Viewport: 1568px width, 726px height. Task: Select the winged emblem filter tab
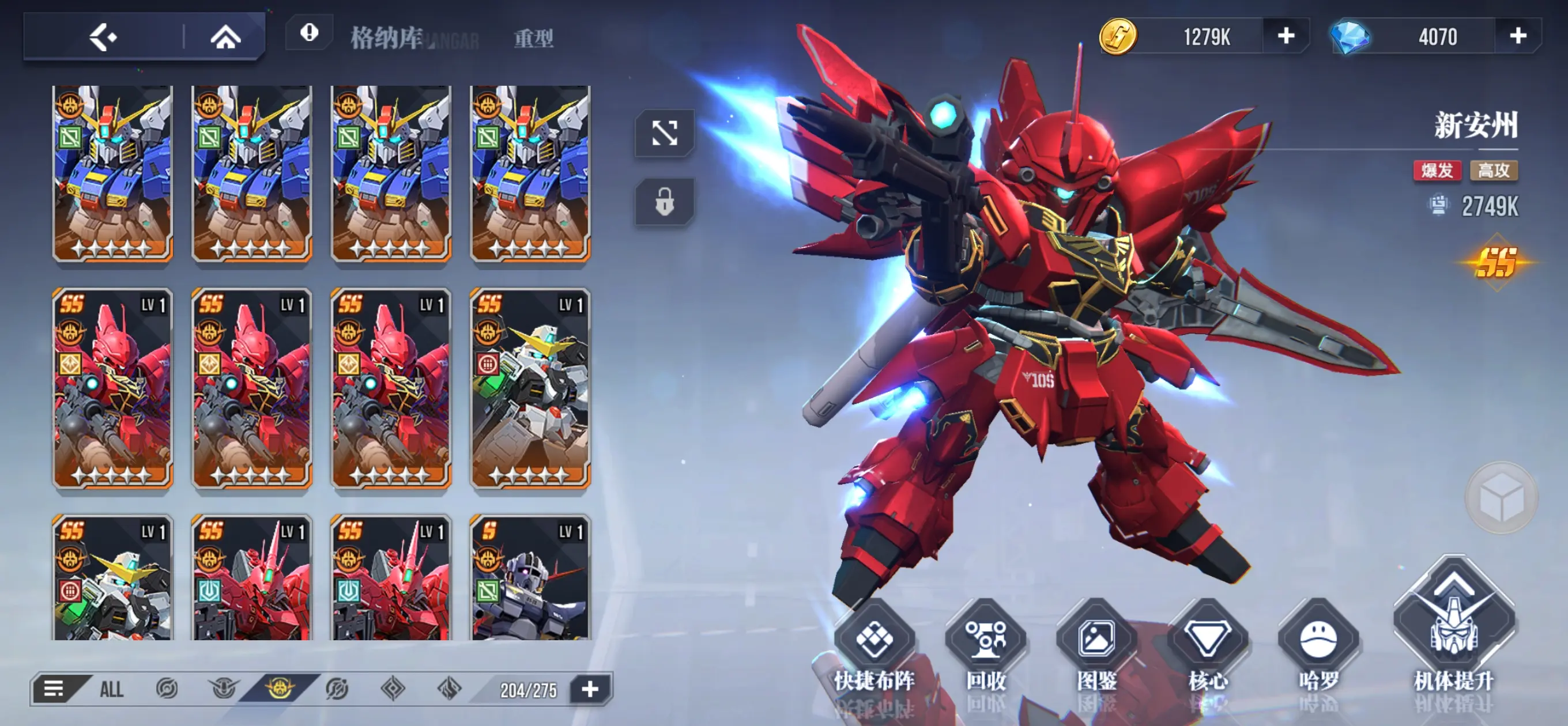pos(223,690)
